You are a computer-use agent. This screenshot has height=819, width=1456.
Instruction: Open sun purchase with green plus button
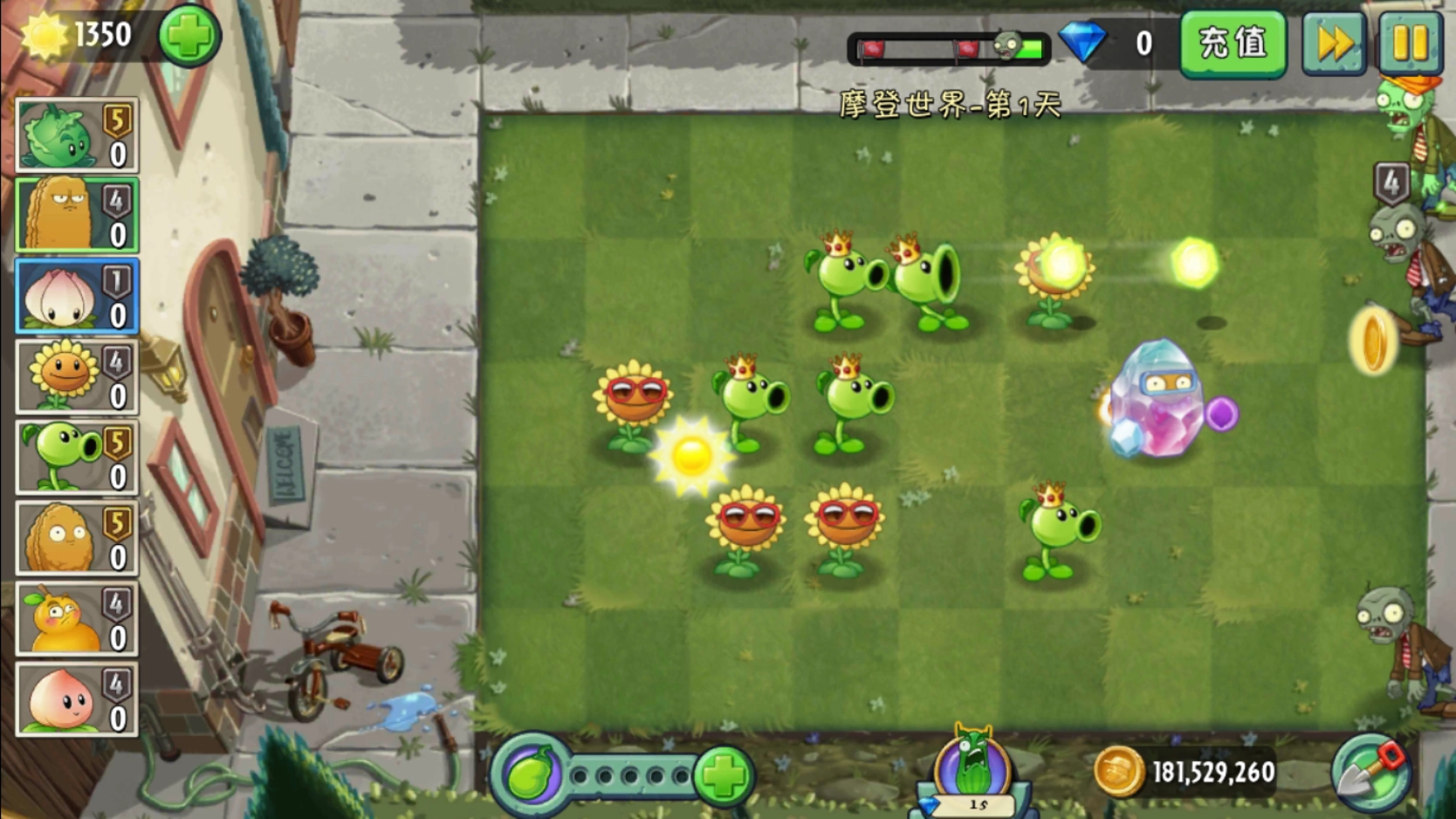pyautogui.click(x=188, y=35)
